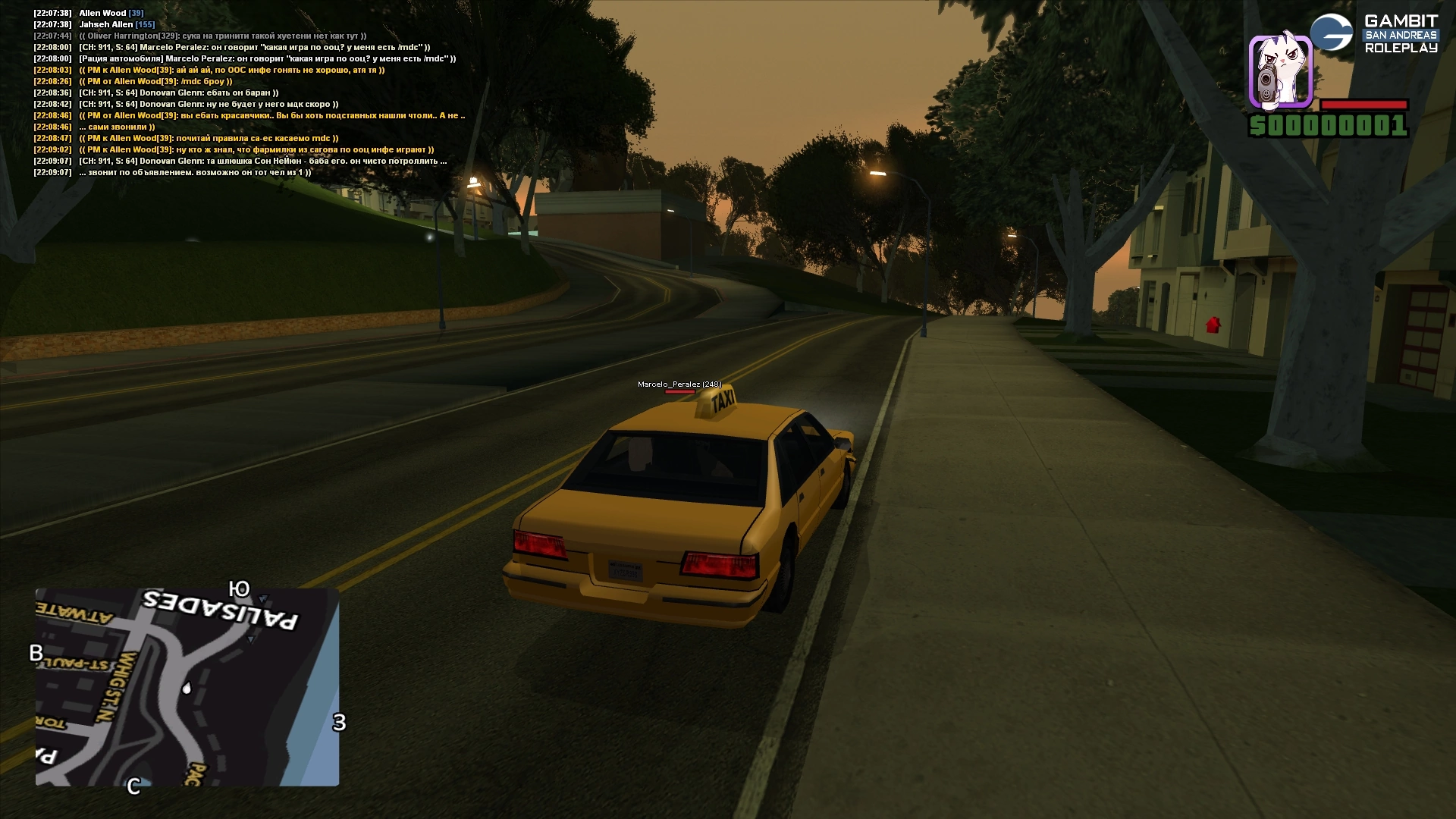This screenshot has width=1456, height=819.
Task: Click the white player marker on minimap
Action: point(187,688)
